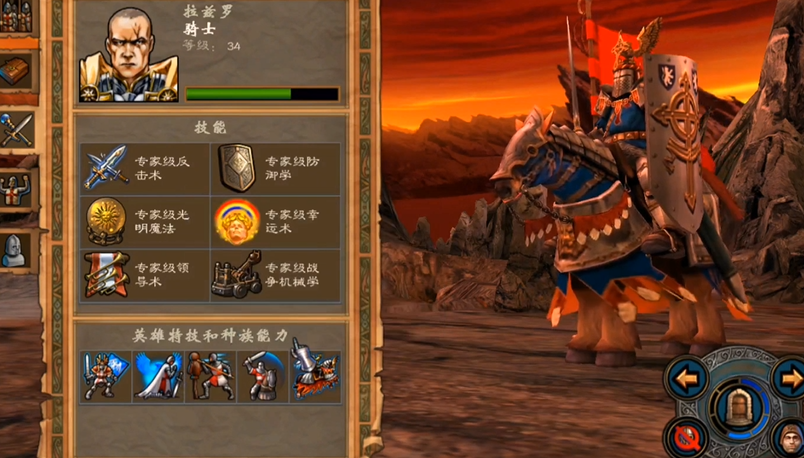The height and width of the screenshot is (458, 804).
Task: Go to next hero with right arrow
Action: [x=790, y=379]
